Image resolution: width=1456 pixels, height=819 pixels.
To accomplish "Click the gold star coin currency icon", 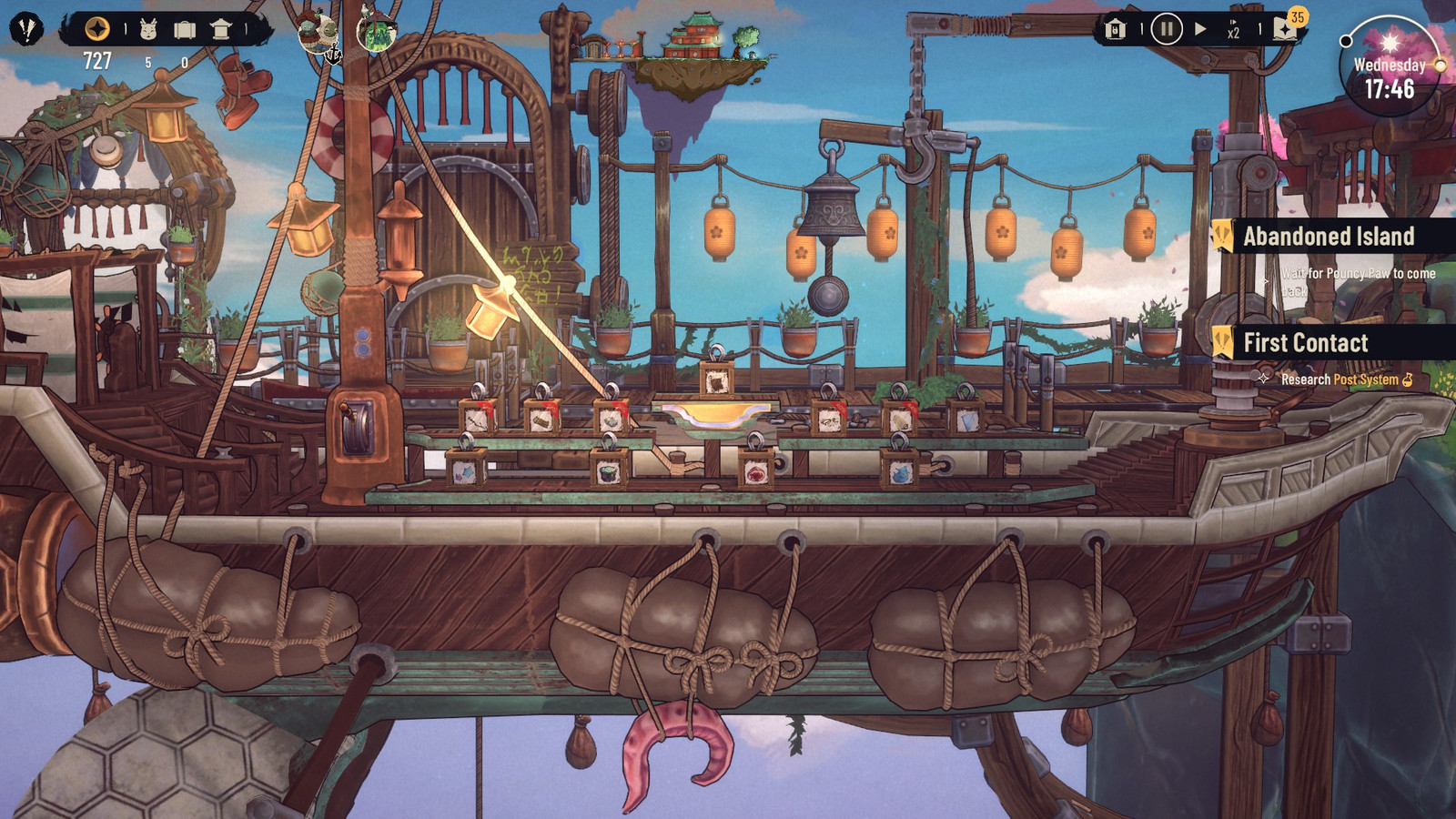I will [x=96, y=29].
